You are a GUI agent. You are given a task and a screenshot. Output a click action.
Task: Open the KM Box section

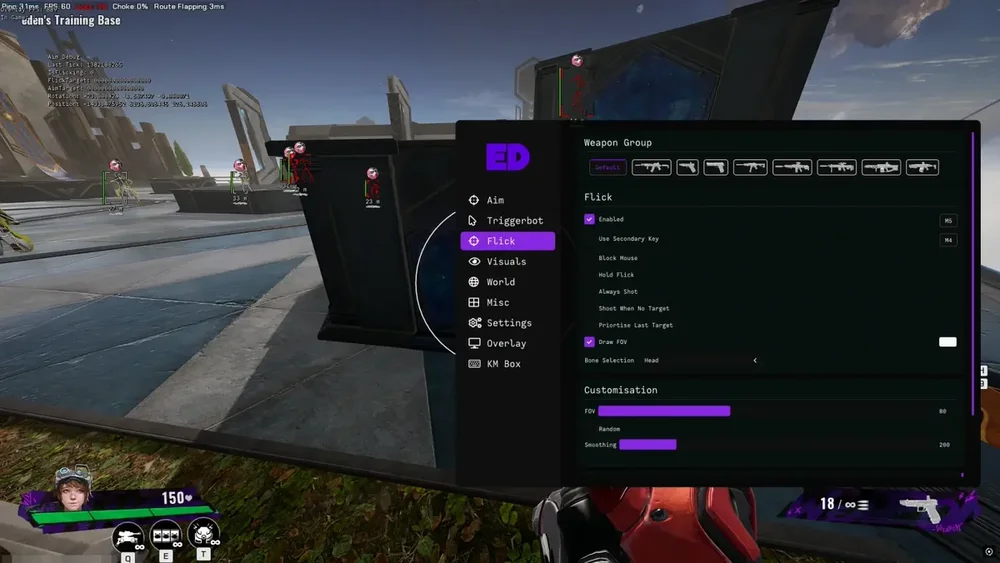(x=503, y=364)
